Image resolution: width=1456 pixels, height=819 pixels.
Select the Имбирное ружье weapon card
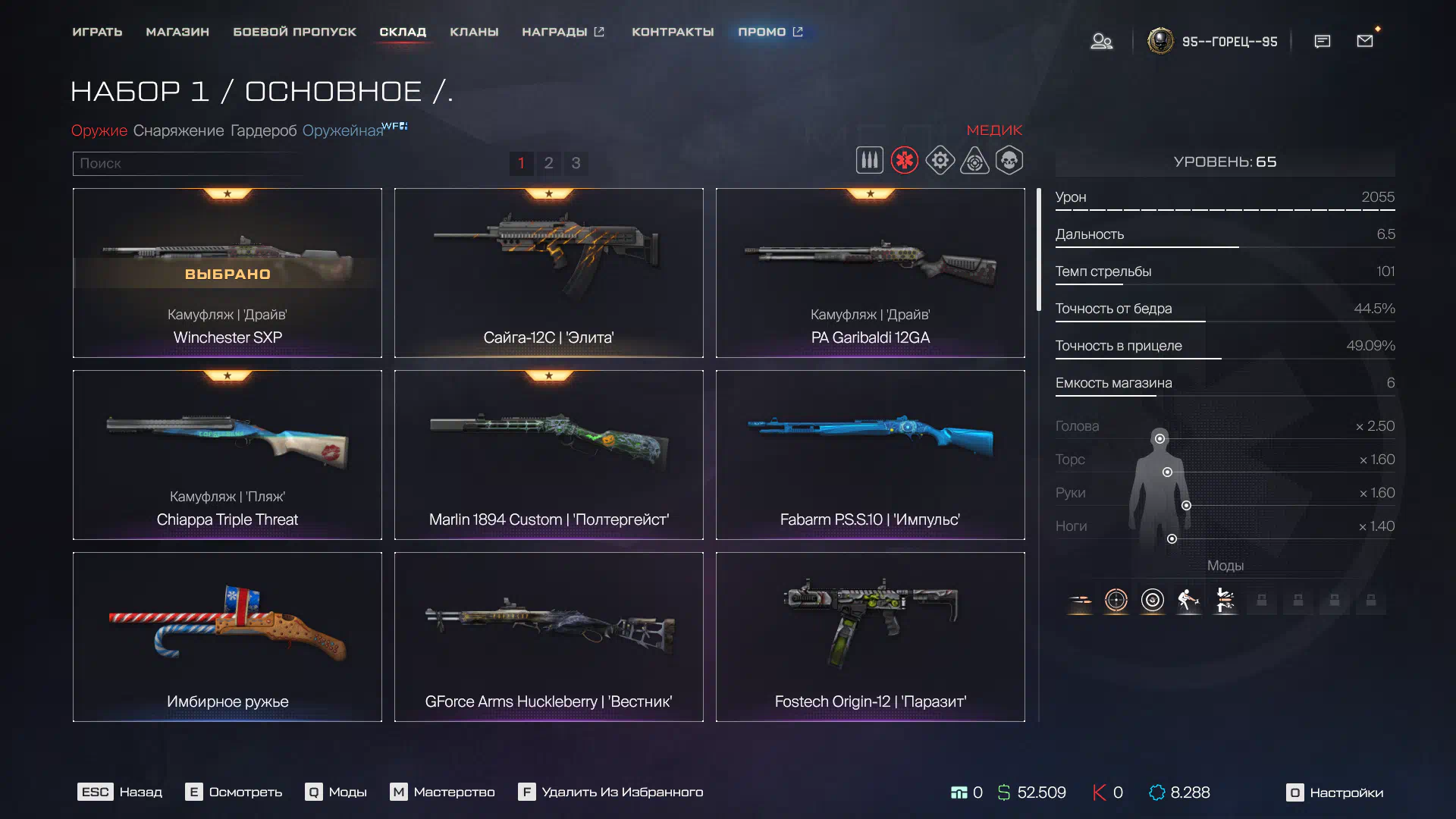(x=227, y=637)
